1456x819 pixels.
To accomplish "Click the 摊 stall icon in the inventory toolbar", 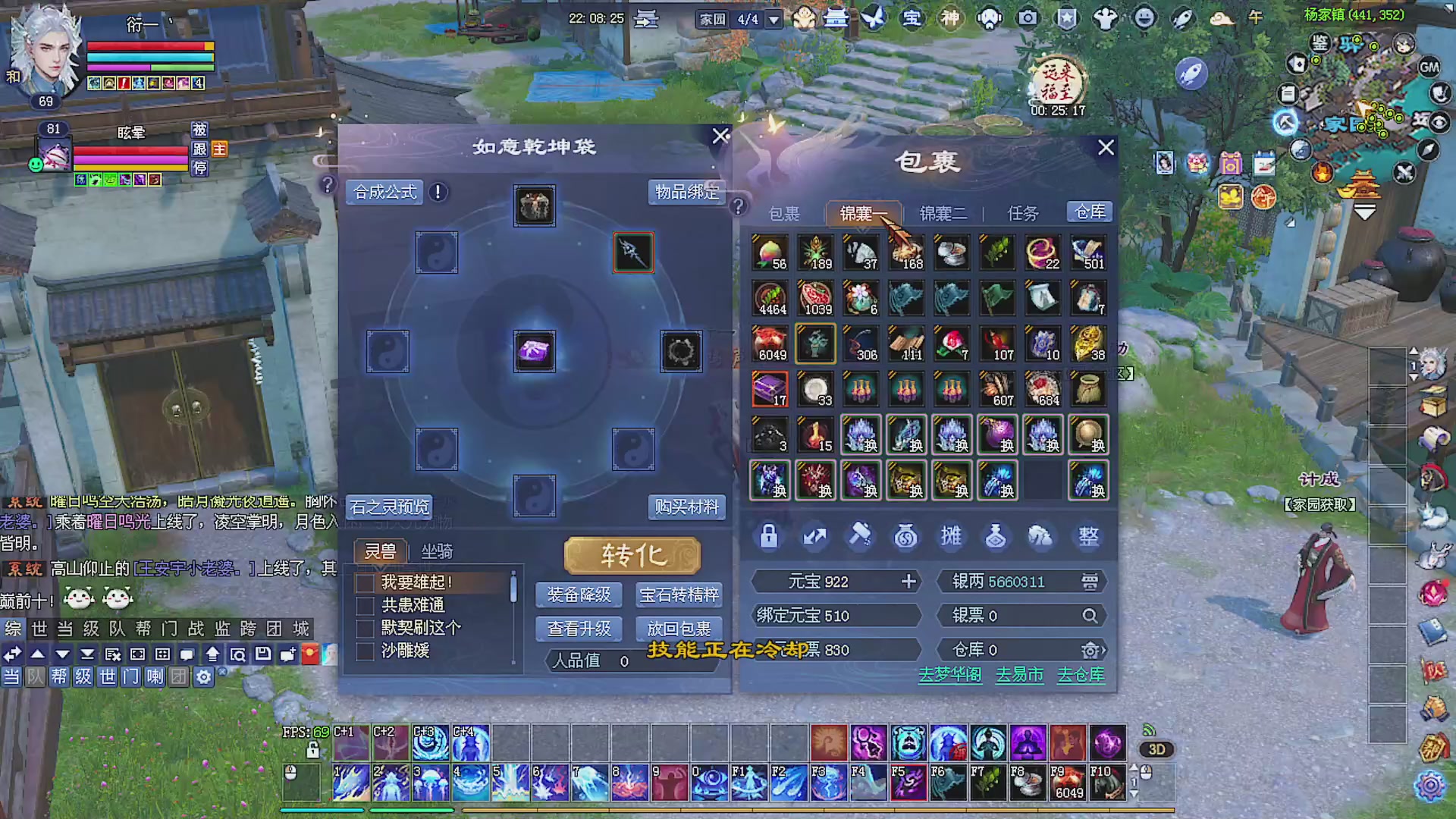I will (951, 536).
